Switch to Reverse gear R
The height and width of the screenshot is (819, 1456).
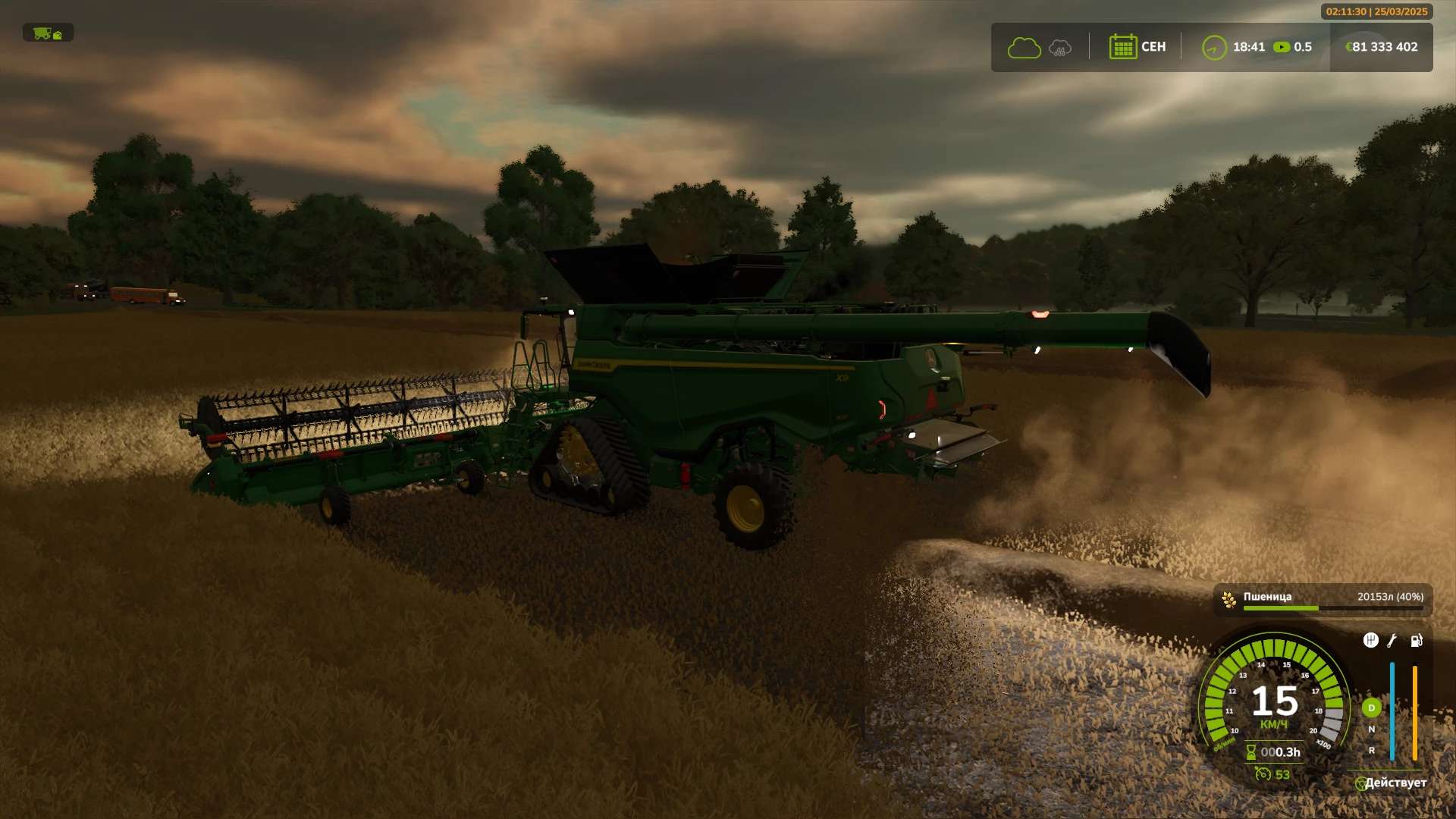(x=1371, y=751)
